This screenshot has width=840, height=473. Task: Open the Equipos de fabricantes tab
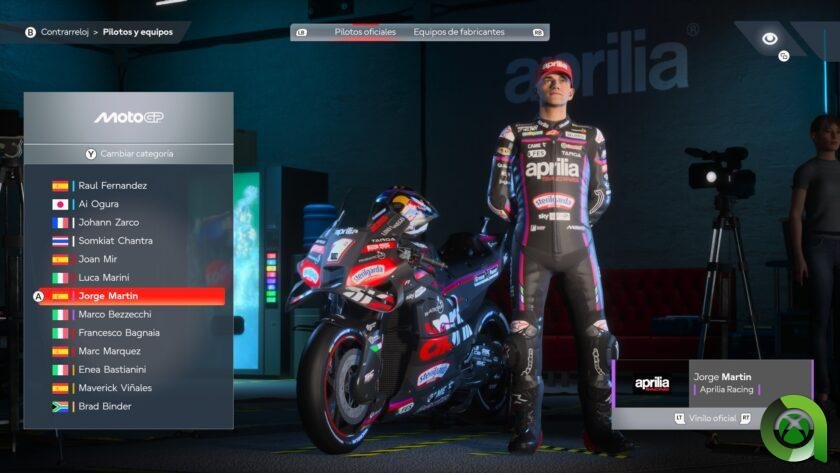pos(459,32)
